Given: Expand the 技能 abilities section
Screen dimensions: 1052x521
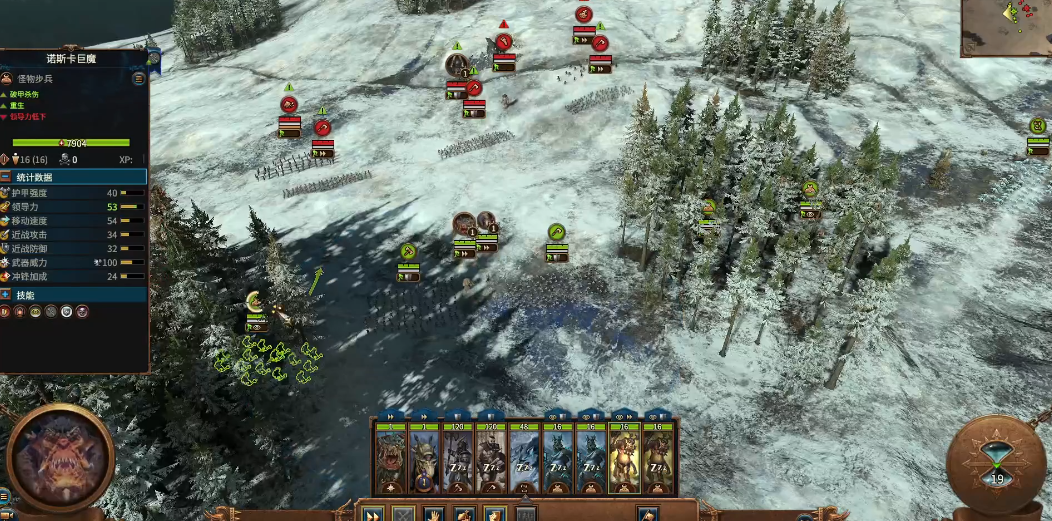Looking at the screenshot, I should pos(6,295).
